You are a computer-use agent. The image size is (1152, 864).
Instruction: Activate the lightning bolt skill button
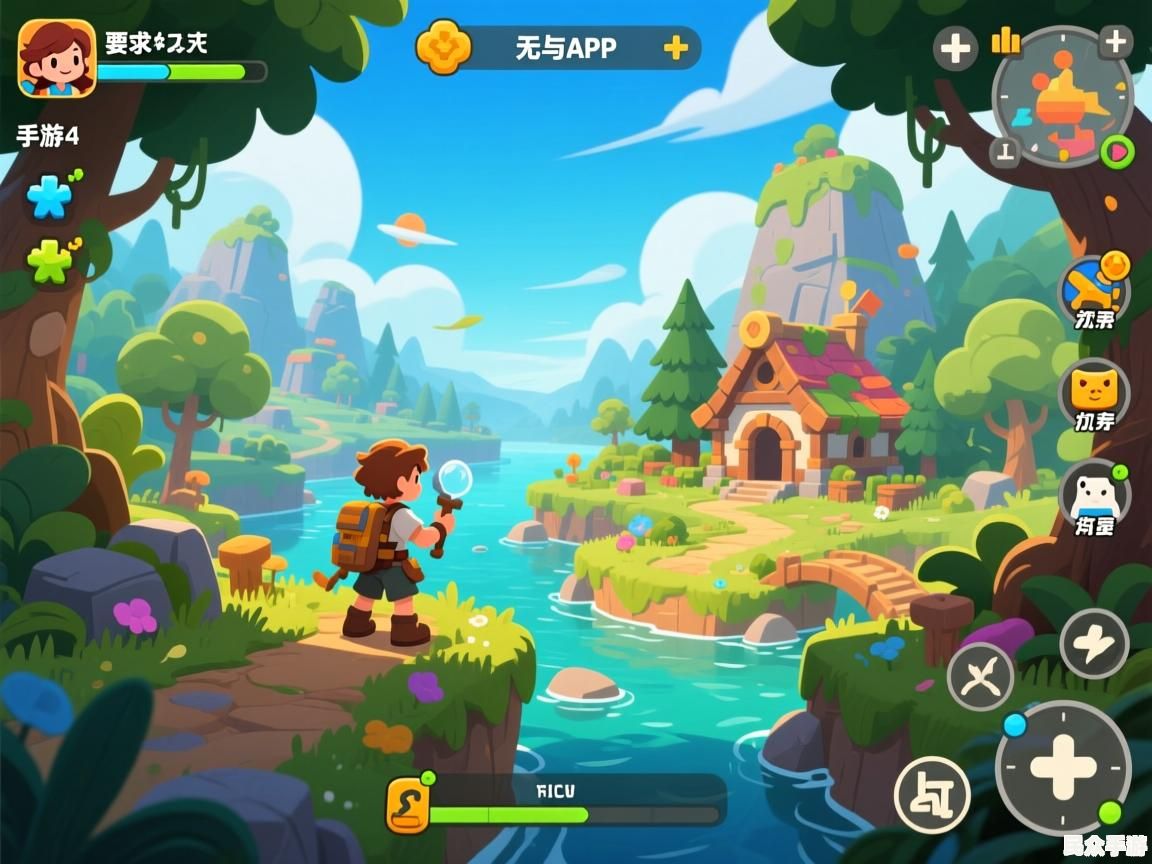1094,644
